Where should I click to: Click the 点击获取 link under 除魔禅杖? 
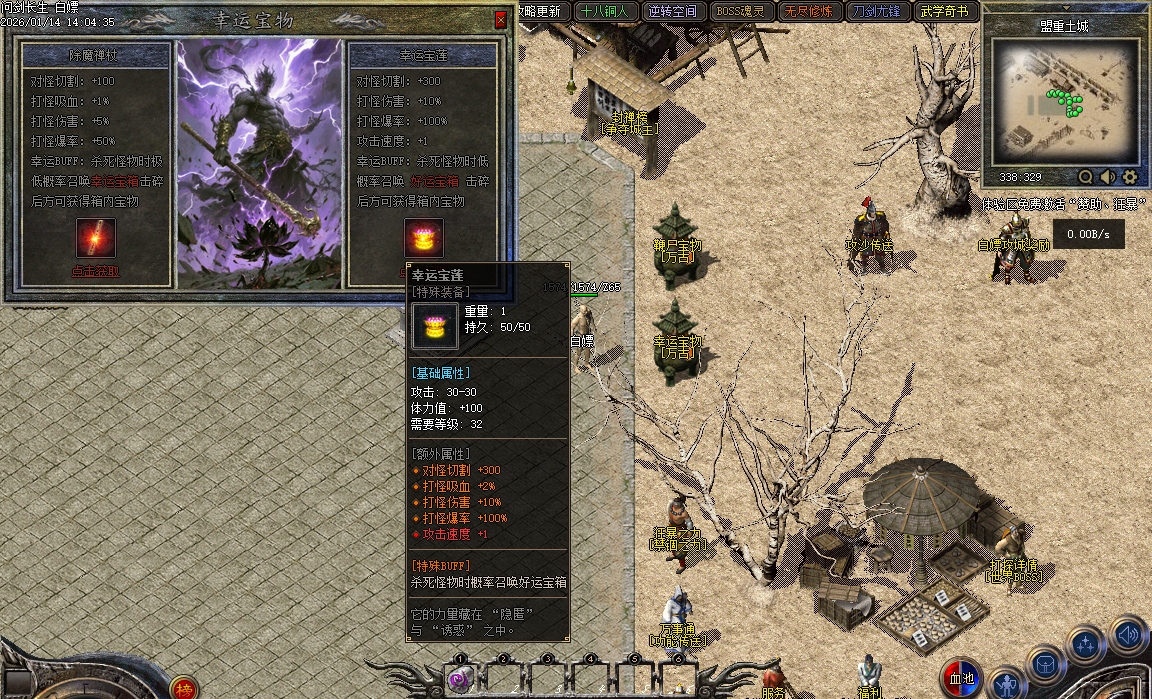coord(95,270)
